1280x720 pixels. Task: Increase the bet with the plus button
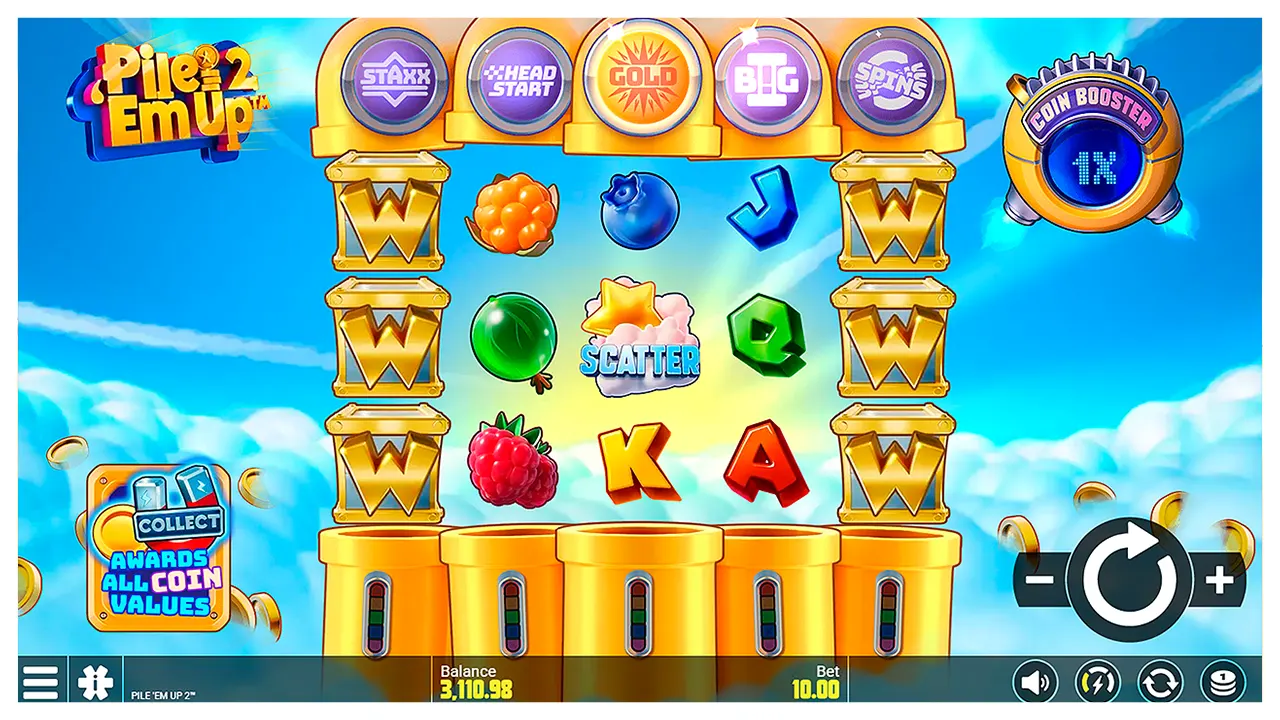[1218, 581]
